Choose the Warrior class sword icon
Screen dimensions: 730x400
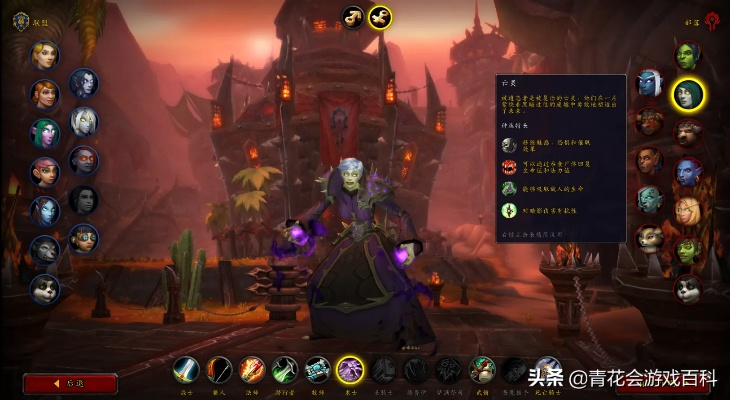point(186,371)
